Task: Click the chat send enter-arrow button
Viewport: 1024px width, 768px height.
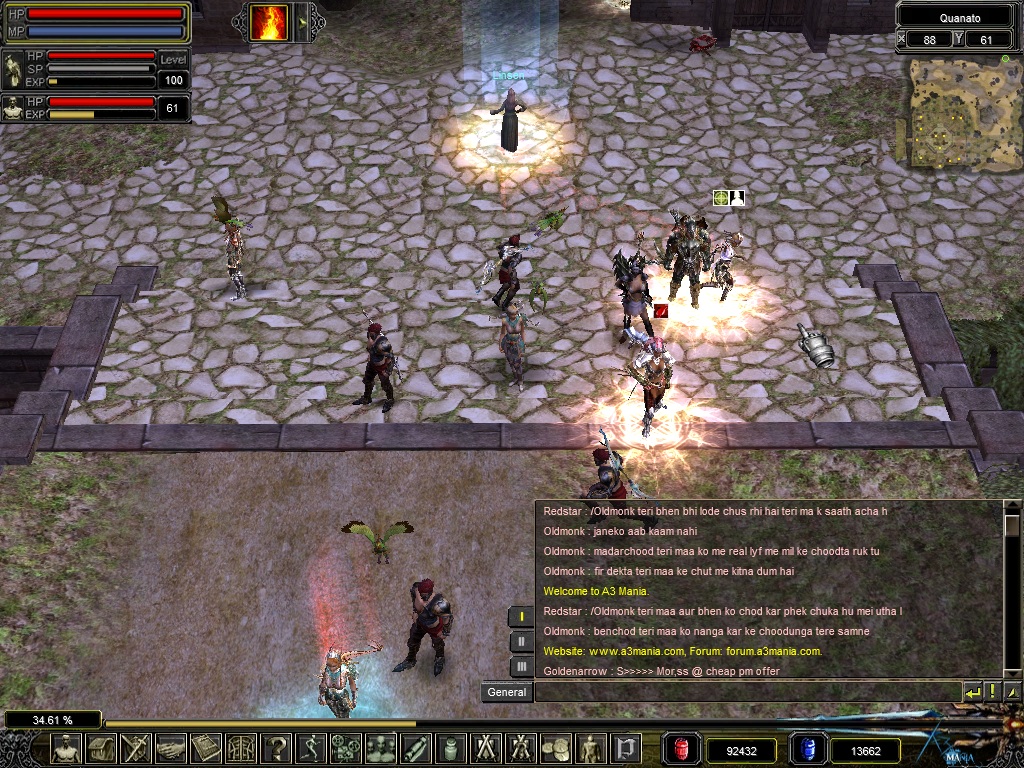Action: (973, 692)
